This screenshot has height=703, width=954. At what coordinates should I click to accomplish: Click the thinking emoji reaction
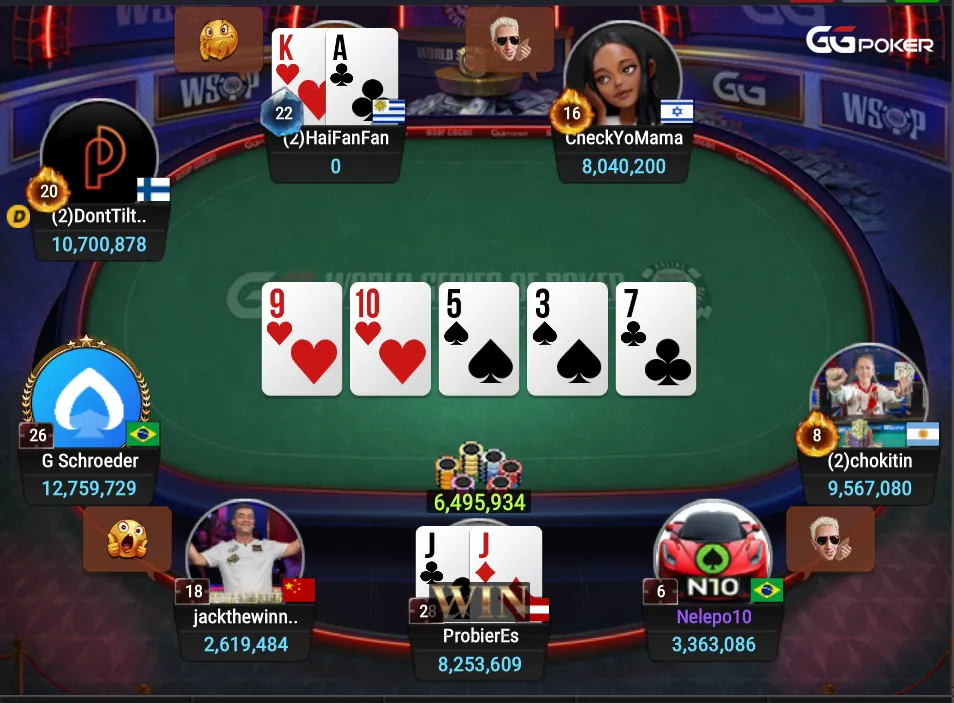coord(218,41)
